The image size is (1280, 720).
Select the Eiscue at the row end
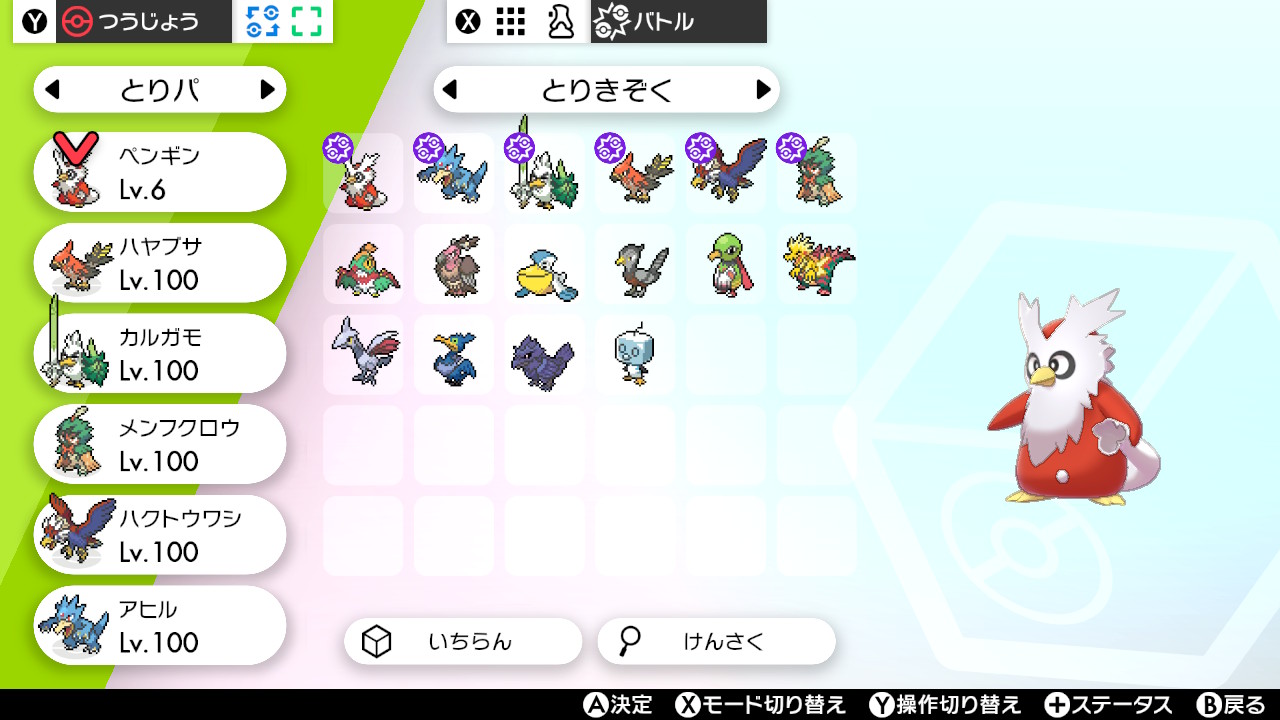(x=634, y=355)
